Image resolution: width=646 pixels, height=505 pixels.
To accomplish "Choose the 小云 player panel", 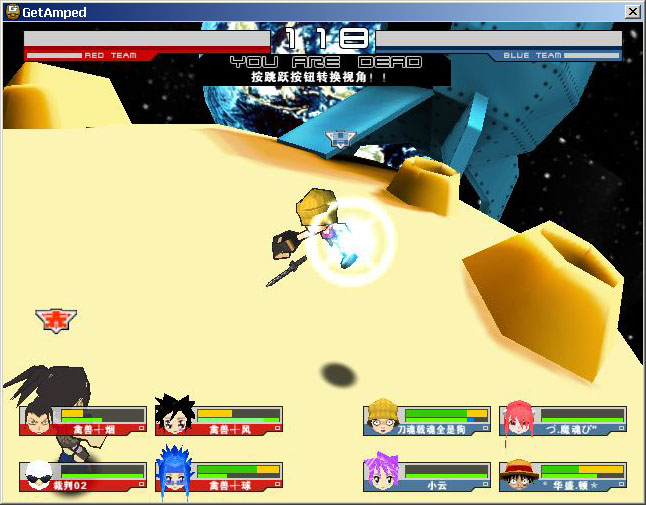I will [x=426, y=476].
